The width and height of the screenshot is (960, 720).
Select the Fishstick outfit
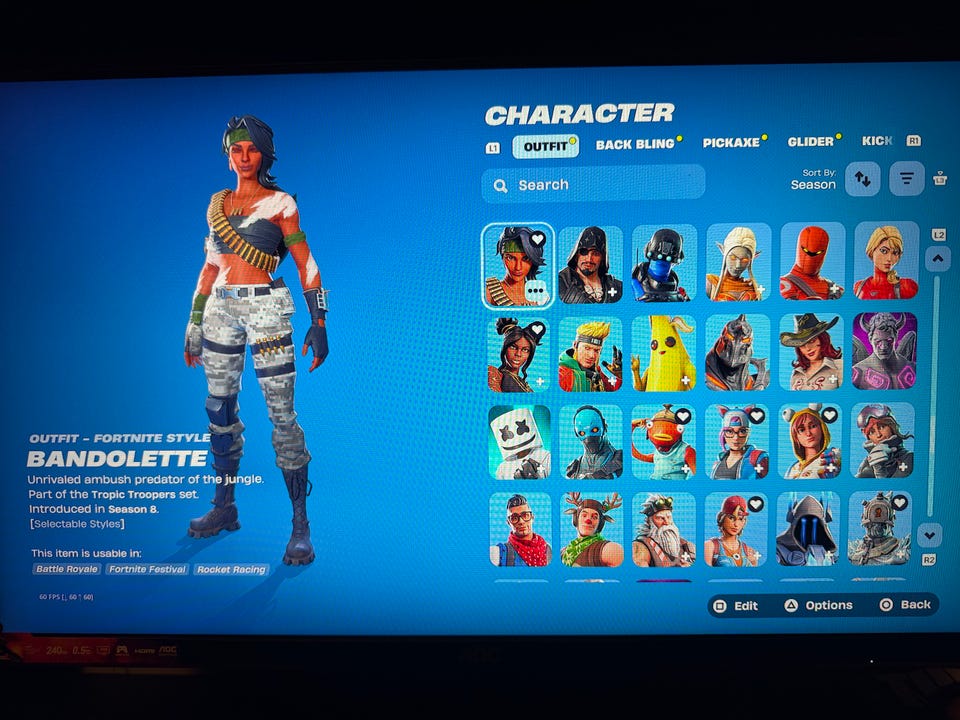pos(664,441)
